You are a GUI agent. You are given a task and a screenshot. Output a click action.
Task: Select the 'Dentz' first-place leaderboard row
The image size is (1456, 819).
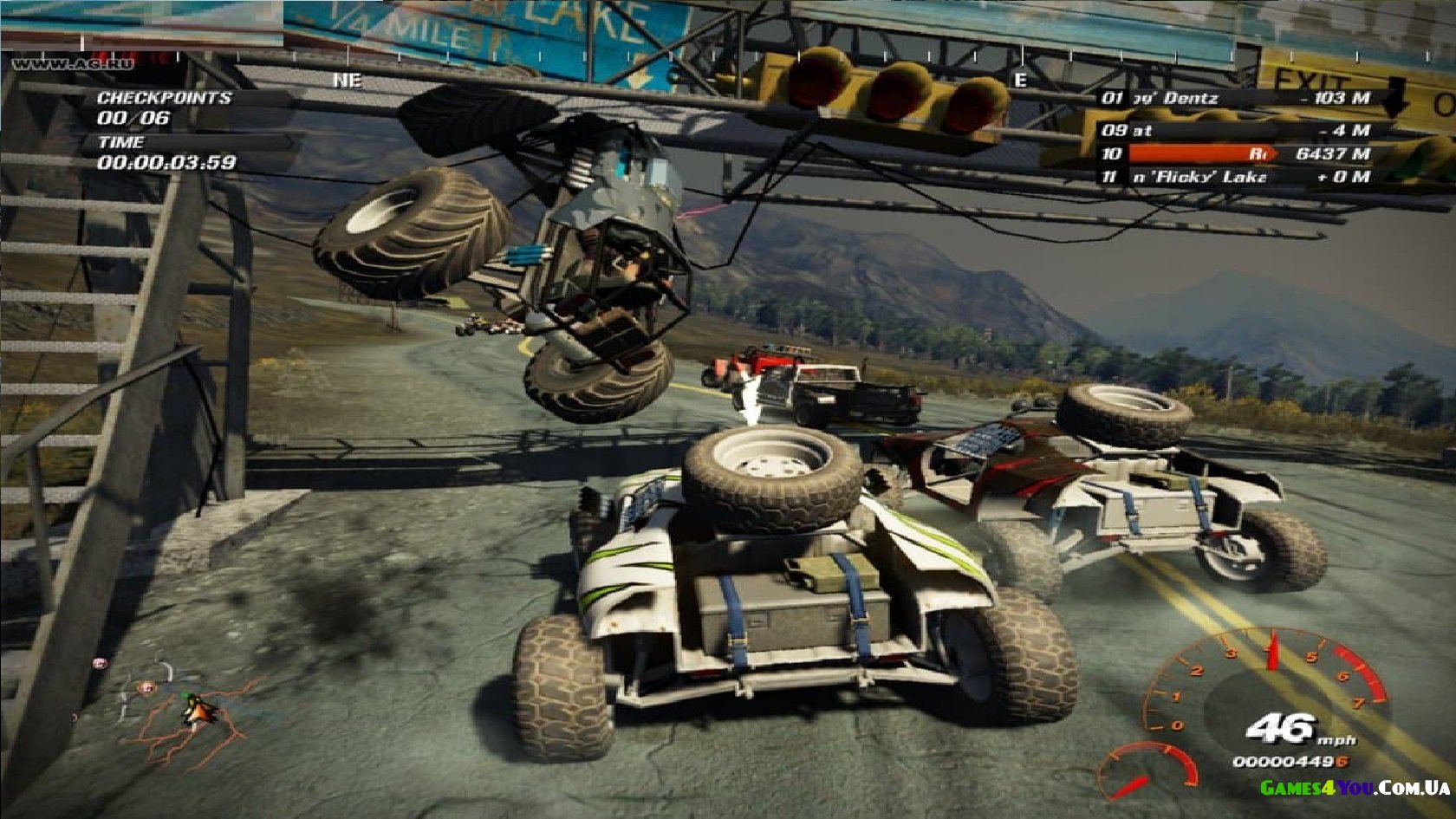(1235, 98)
